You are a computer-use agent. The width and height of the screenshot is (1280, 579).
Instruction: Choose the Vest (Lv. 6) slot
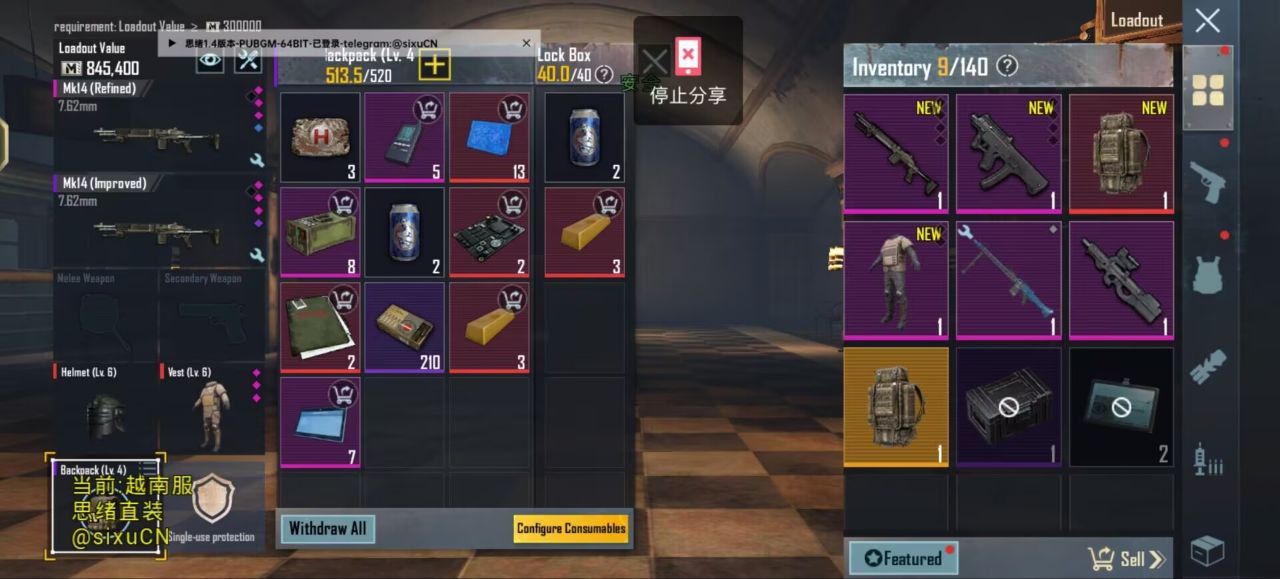click(211, 412)
